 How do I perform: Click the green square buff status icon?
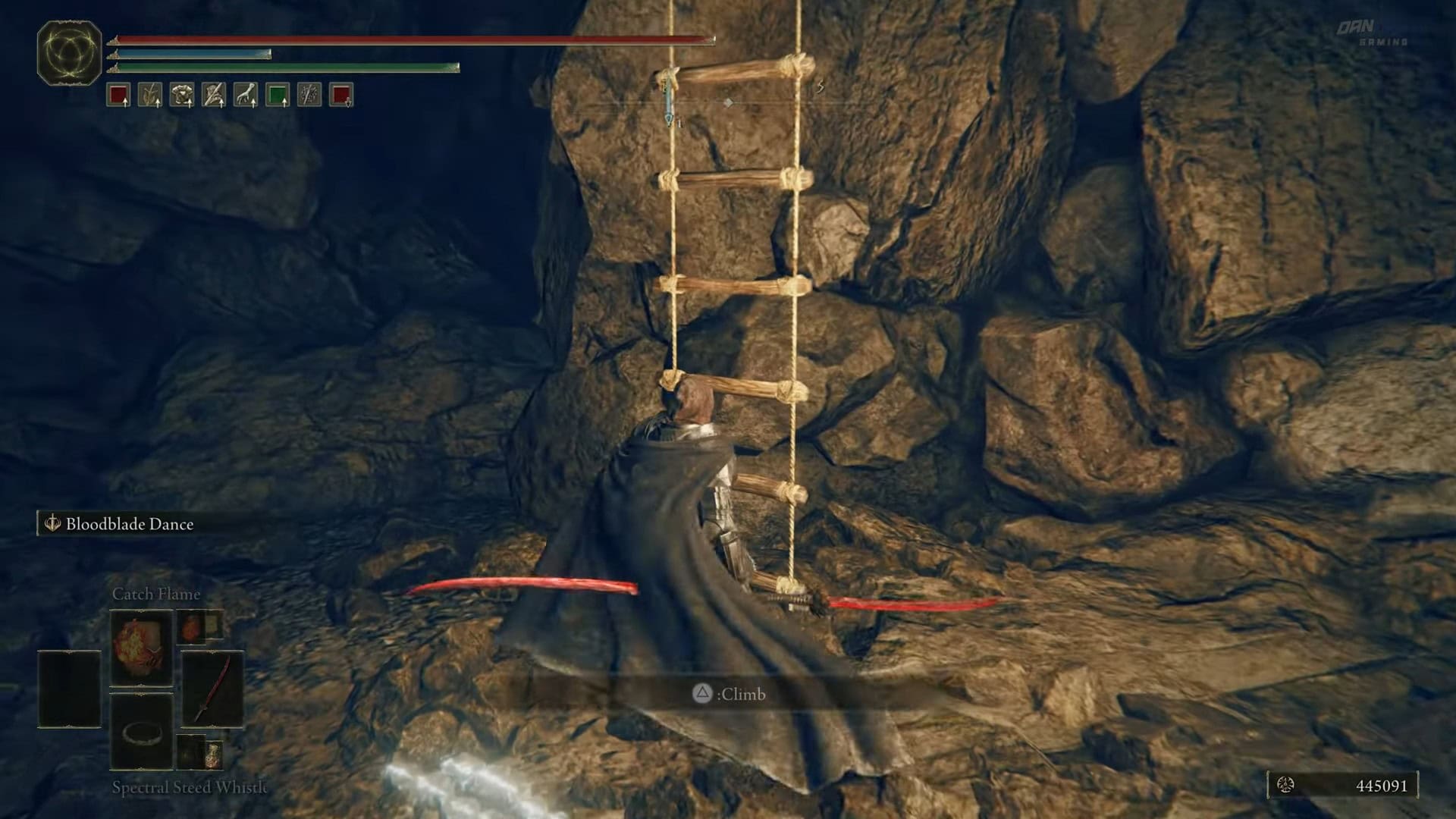tap(278, 95)
